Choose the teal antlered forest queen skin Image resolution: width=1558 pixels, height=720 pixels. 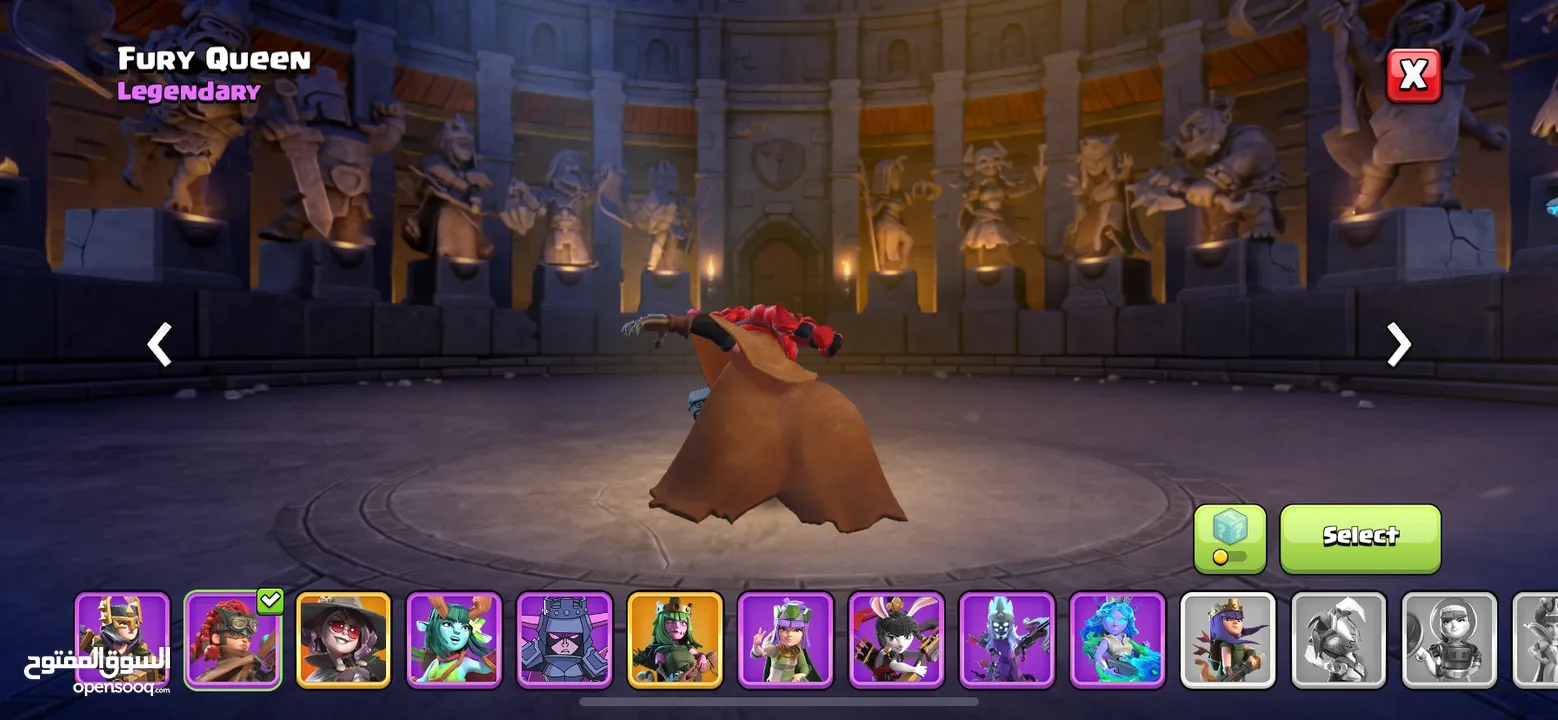(x=454, y=640)
